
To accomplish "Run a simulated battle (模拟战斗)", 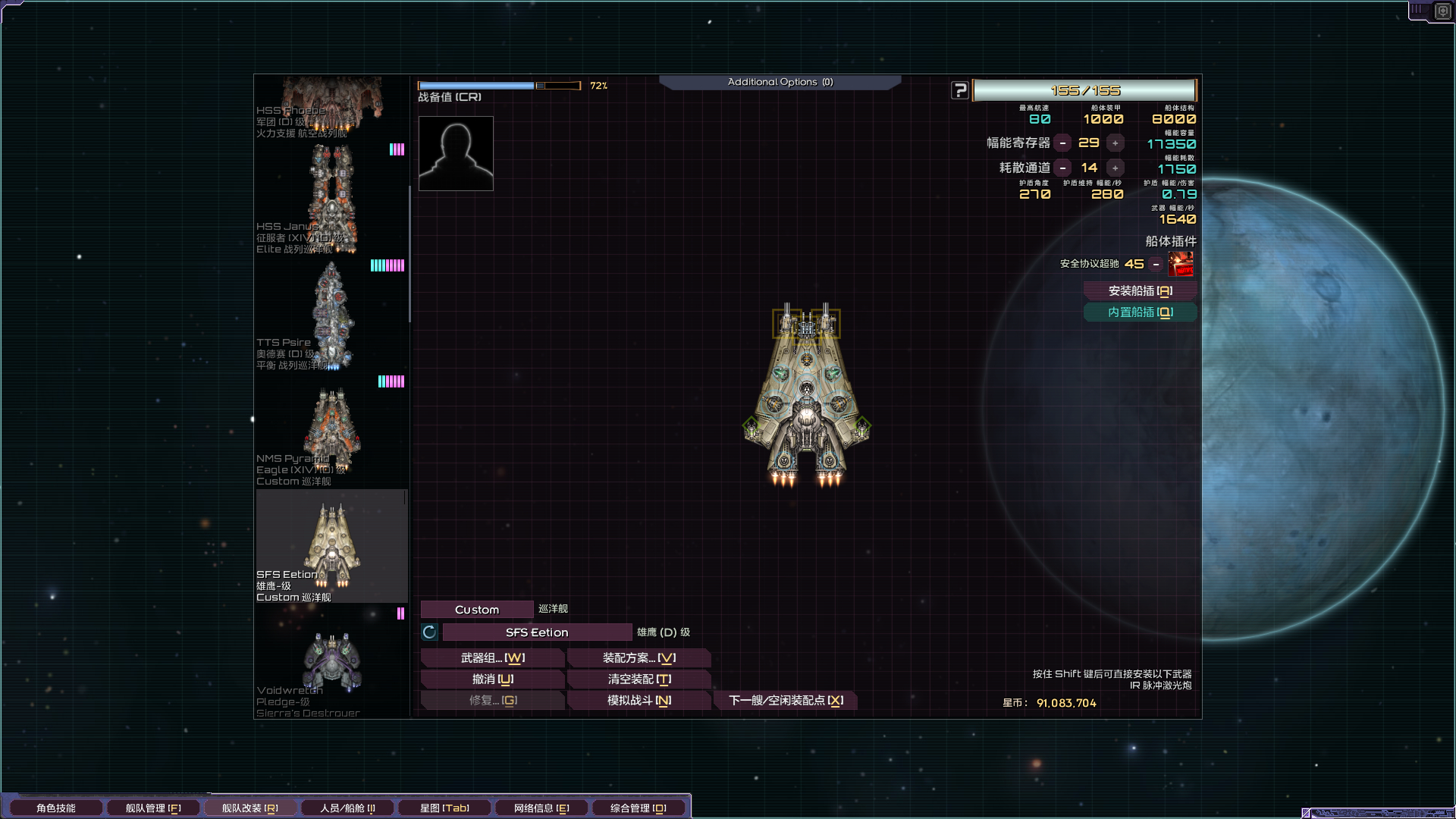I will (x=639, y=701).
